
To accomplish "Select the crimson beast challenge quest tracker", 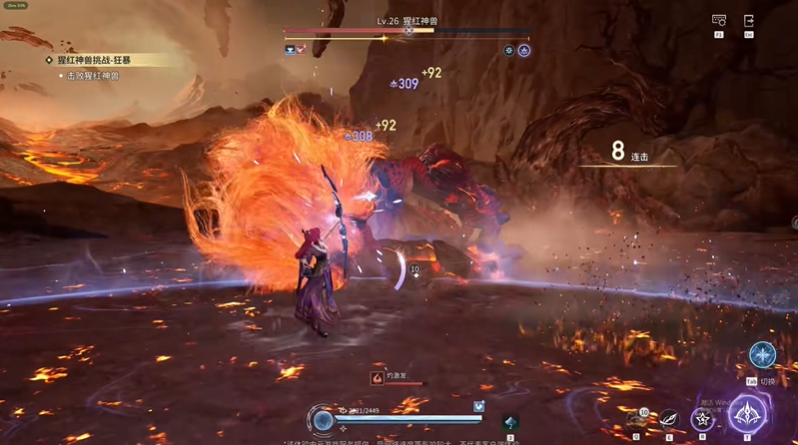I will pyautogui.click(x=96, y=61).
